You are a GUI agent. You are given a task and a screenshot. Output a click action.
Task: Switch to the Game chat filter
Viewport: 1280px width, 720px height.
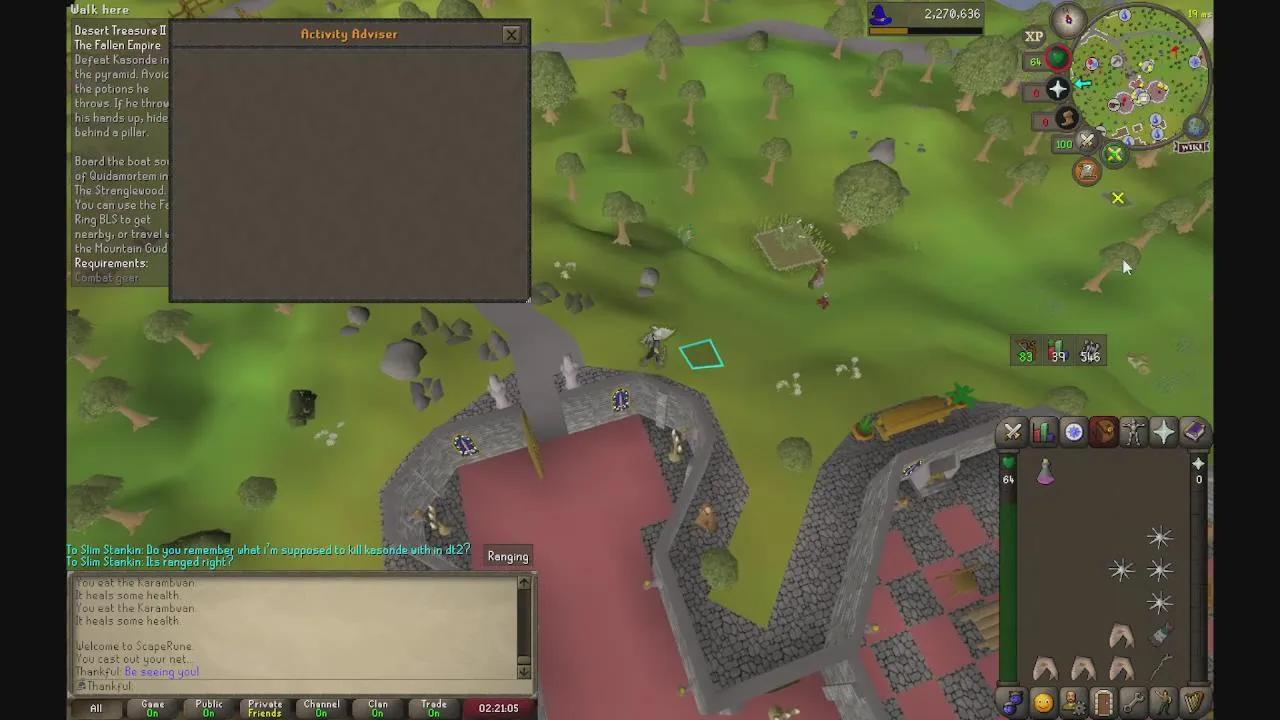[x=152, y=708]
